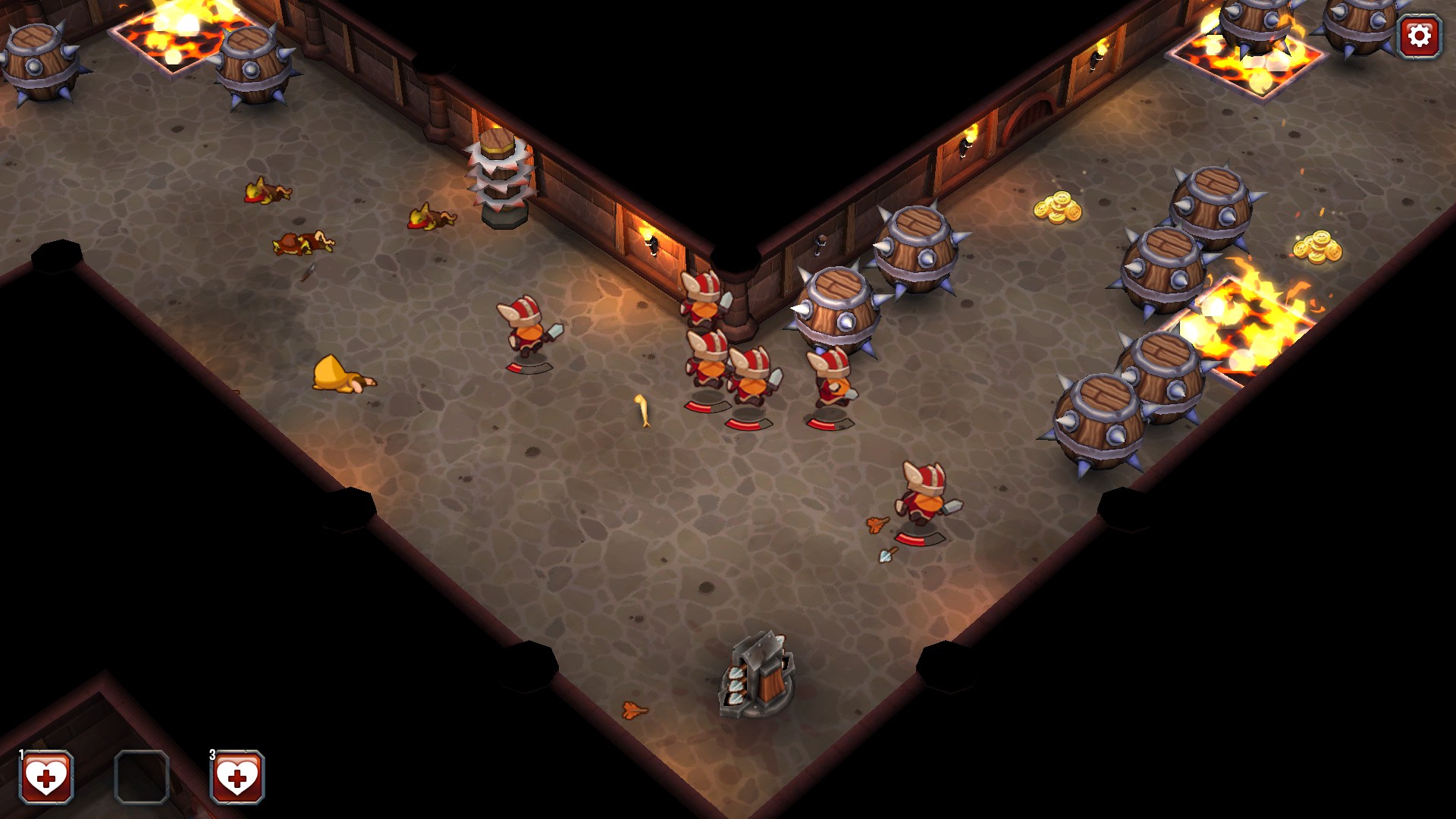Open the settings gear menu
The width and height of the screenshot is (1456, 819).
(1419, 35)
